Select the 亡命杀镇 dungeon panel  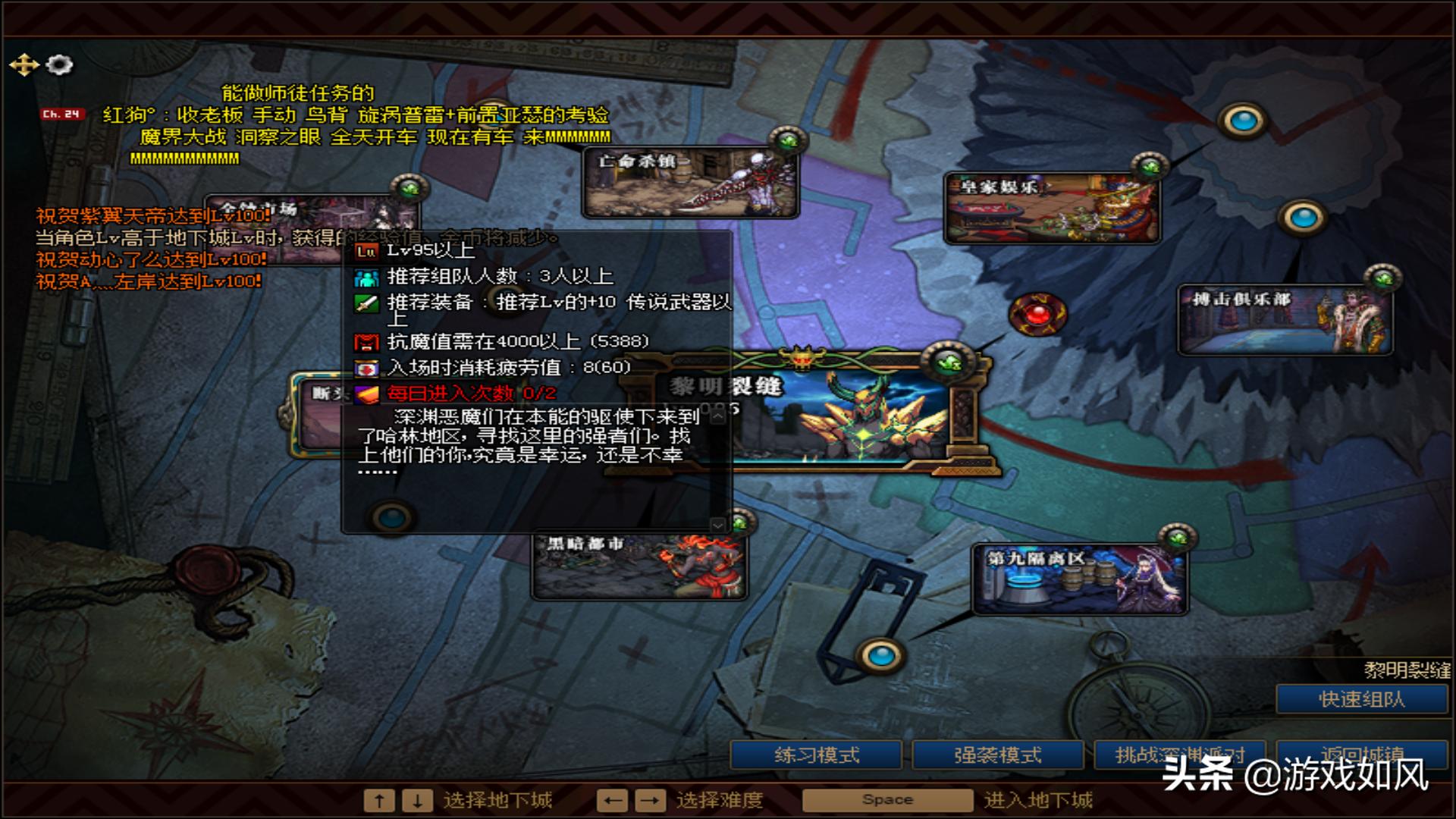[x=690, y=180]
